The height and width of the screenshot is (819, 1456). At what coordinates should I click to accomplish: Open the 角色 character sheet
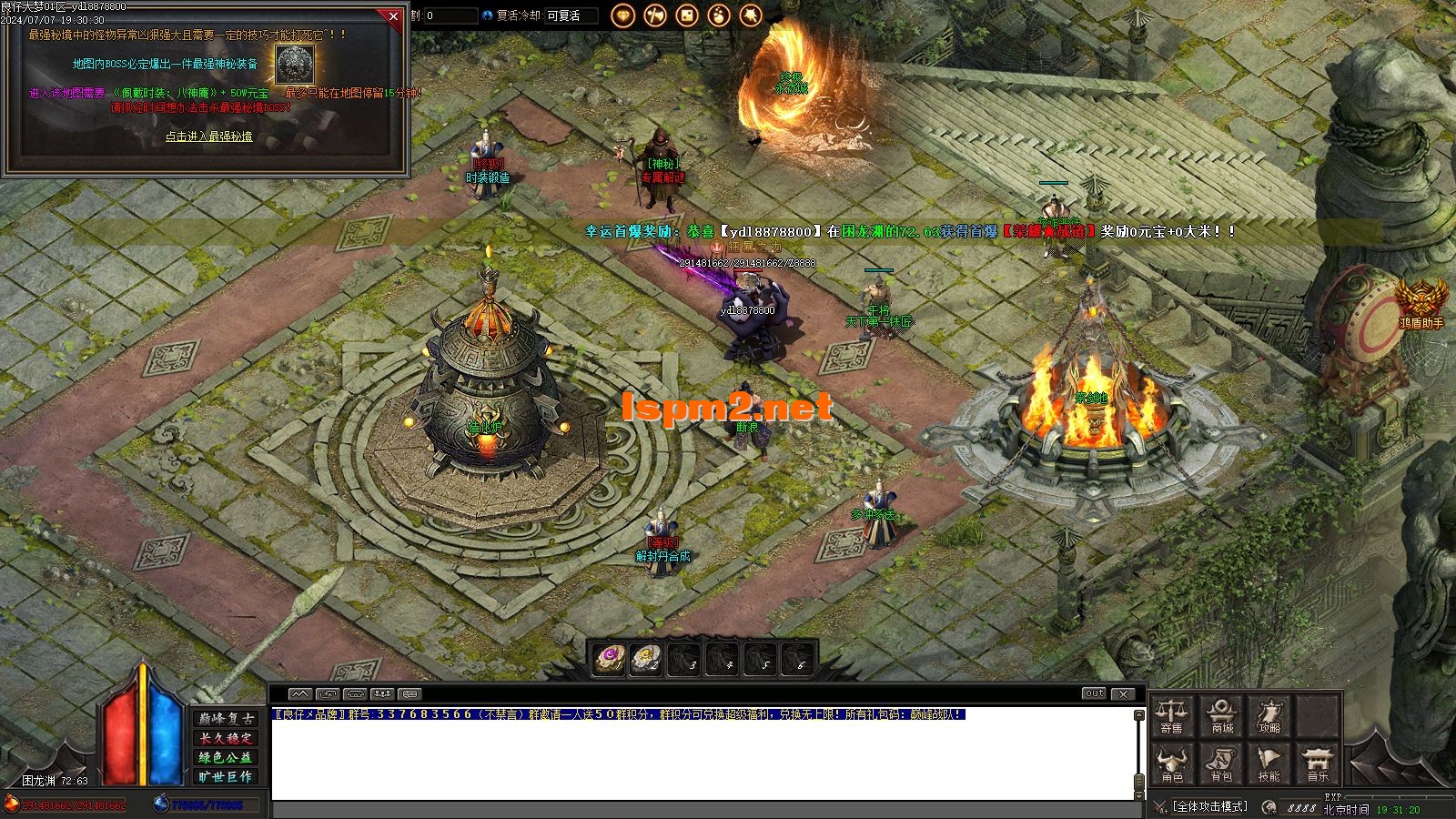tap(1172, 764)
